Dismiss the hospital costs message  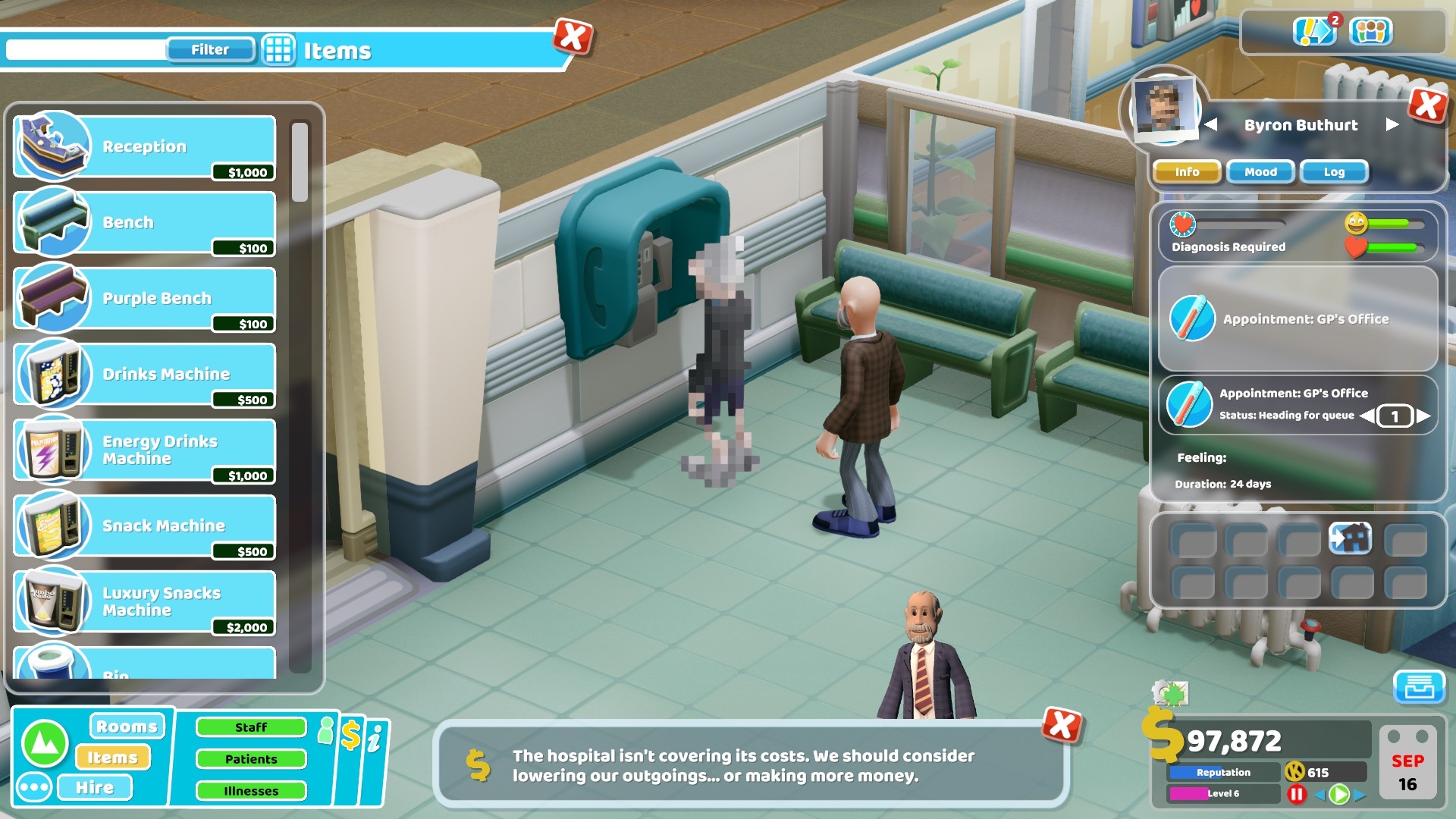pyautogui.click(x=1061, y=726)
